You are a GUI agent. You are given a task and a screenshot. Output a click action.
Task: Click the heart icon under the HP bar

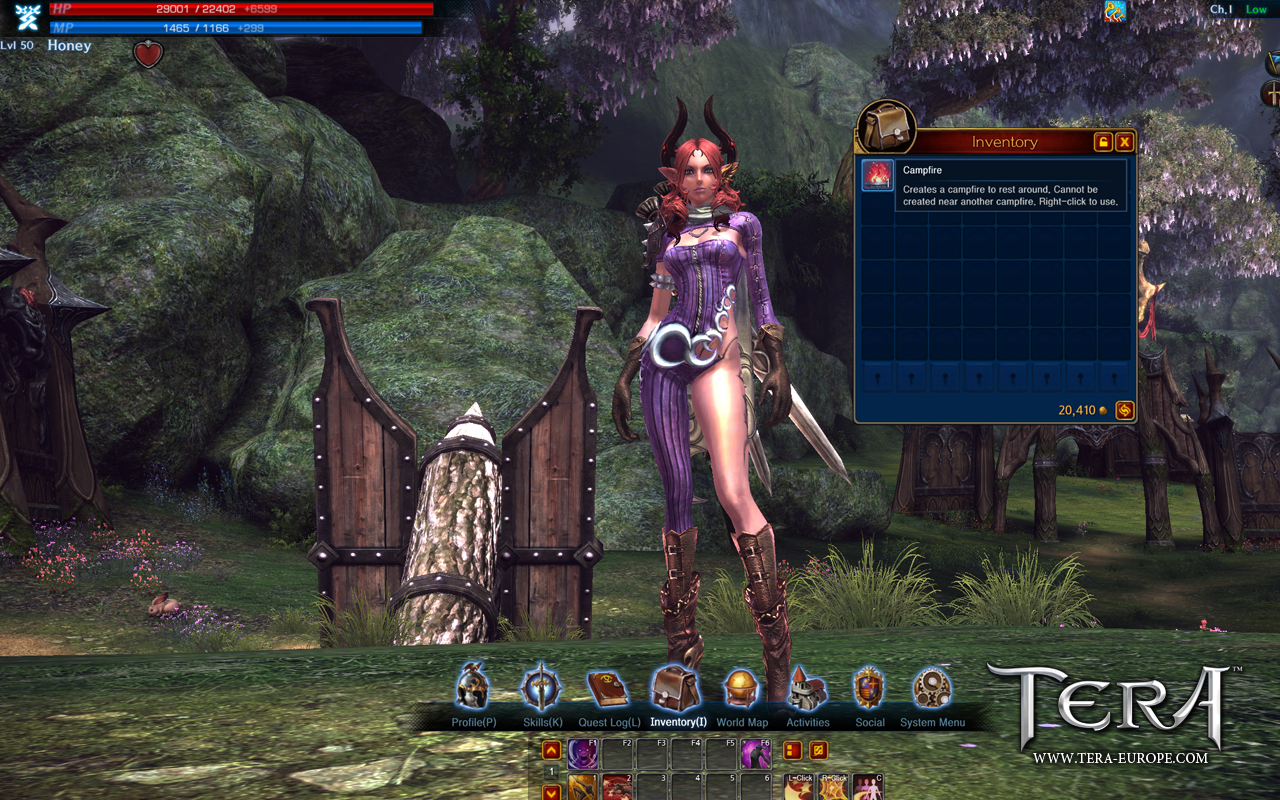[x=148, y=55]
